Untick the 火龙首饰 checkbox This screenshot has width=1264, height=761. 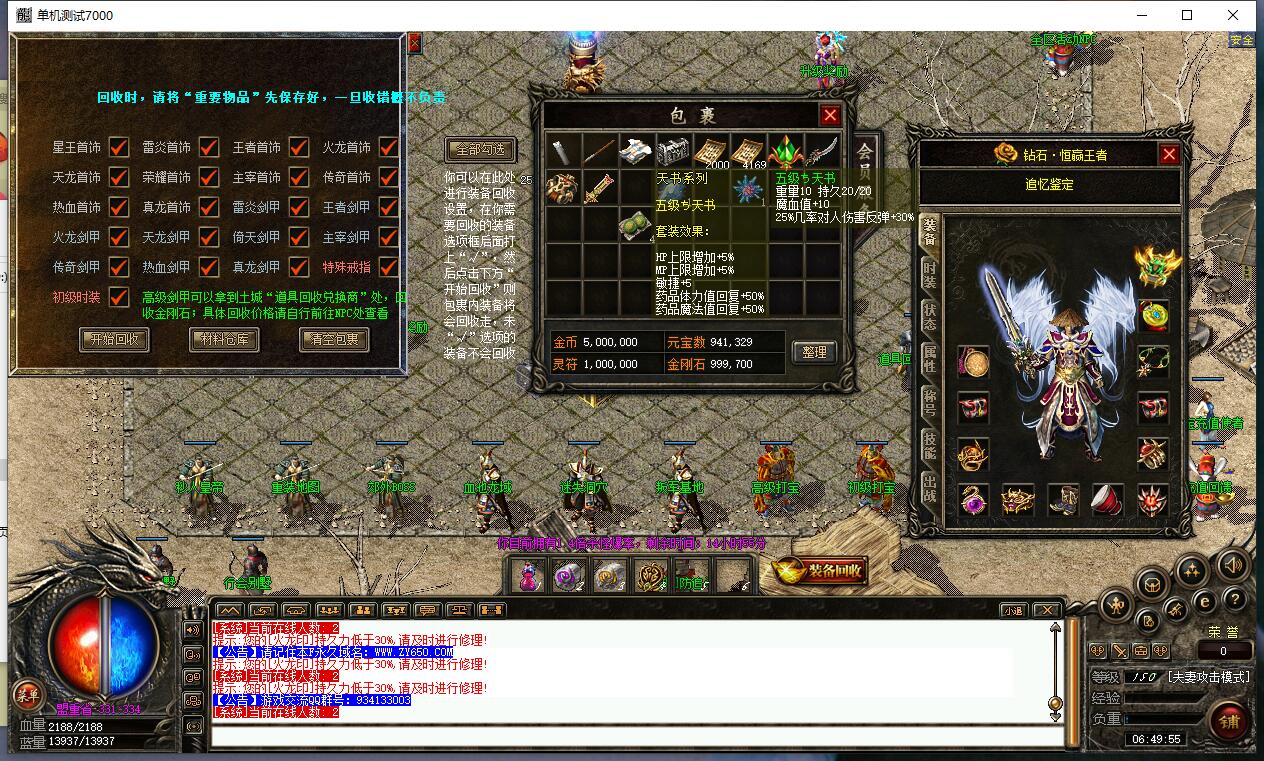389,147
